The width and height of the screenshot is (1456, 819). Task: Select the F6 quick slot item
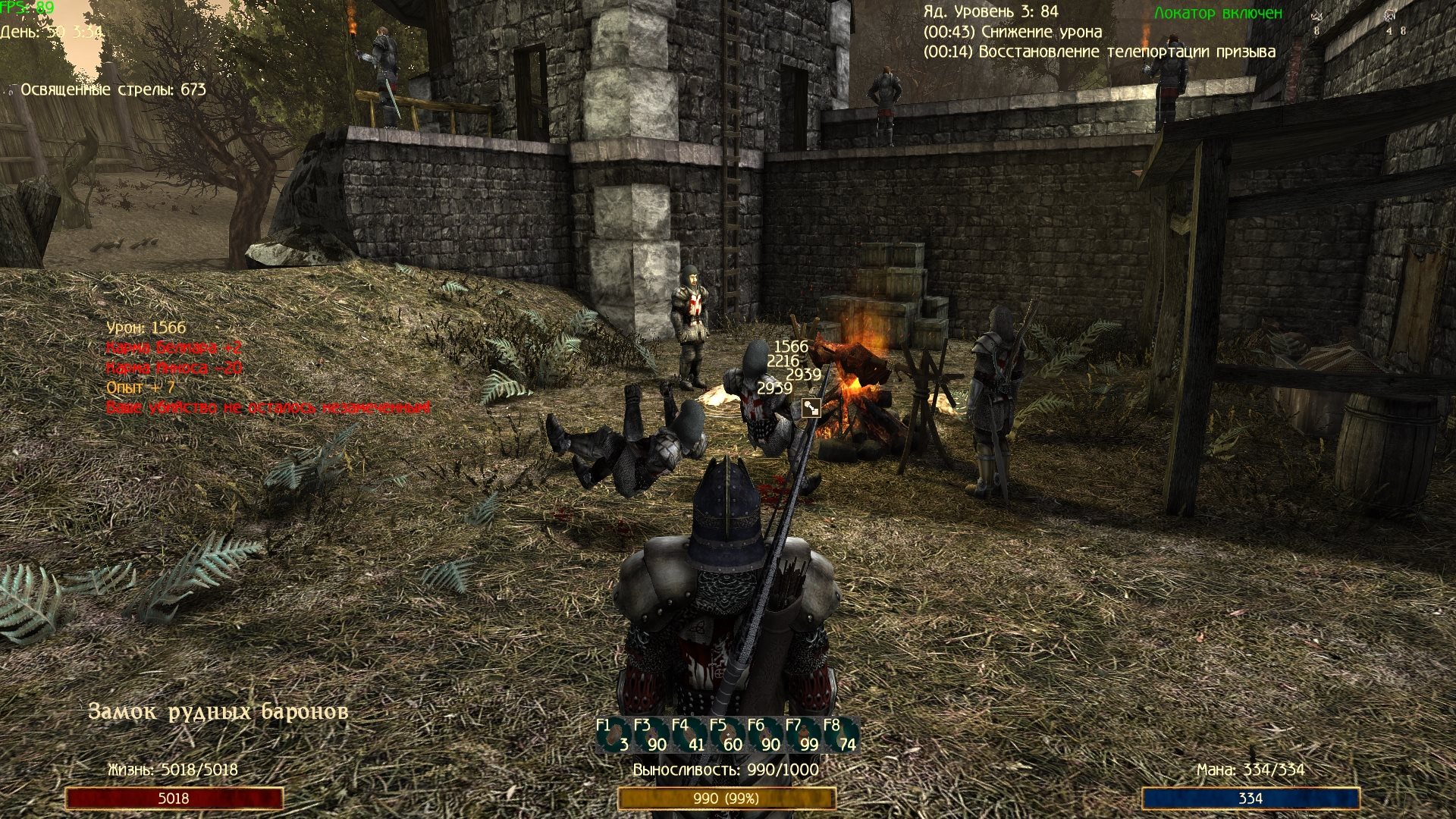(765, 736)
